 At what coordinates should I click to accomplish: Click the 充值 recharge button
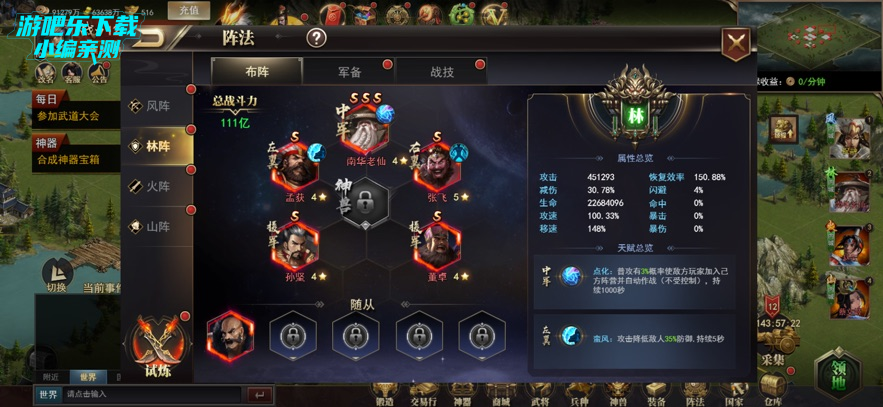pos(189,11)
